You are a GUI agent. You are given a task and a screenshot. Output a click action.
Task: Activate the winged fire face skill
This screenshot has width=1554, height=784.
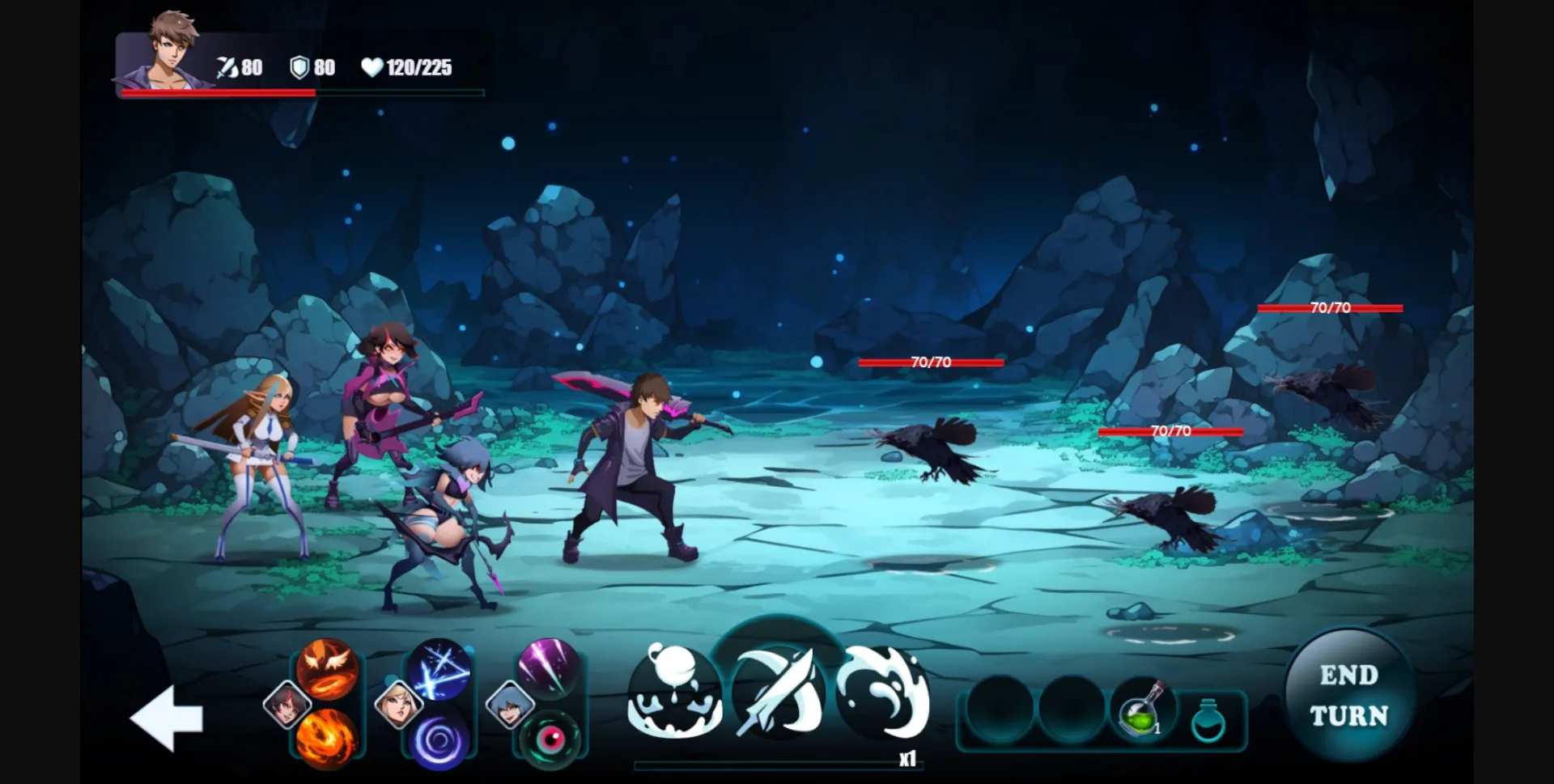click(x=327, y=668)
